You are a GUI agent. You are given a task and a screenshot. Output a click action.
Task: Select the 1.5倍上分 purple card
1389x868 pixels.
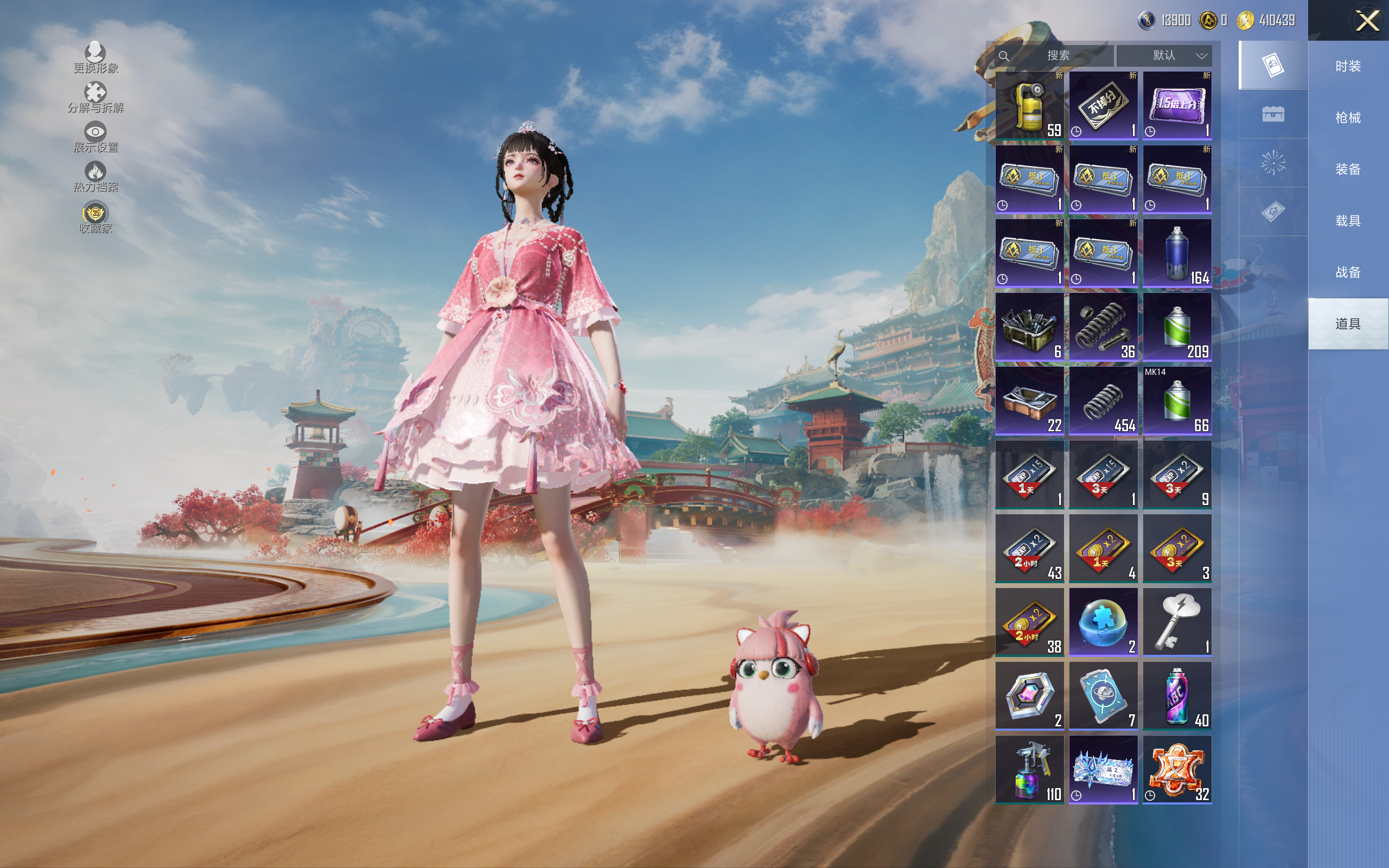pyautogui.click(x=1177, y=106)
